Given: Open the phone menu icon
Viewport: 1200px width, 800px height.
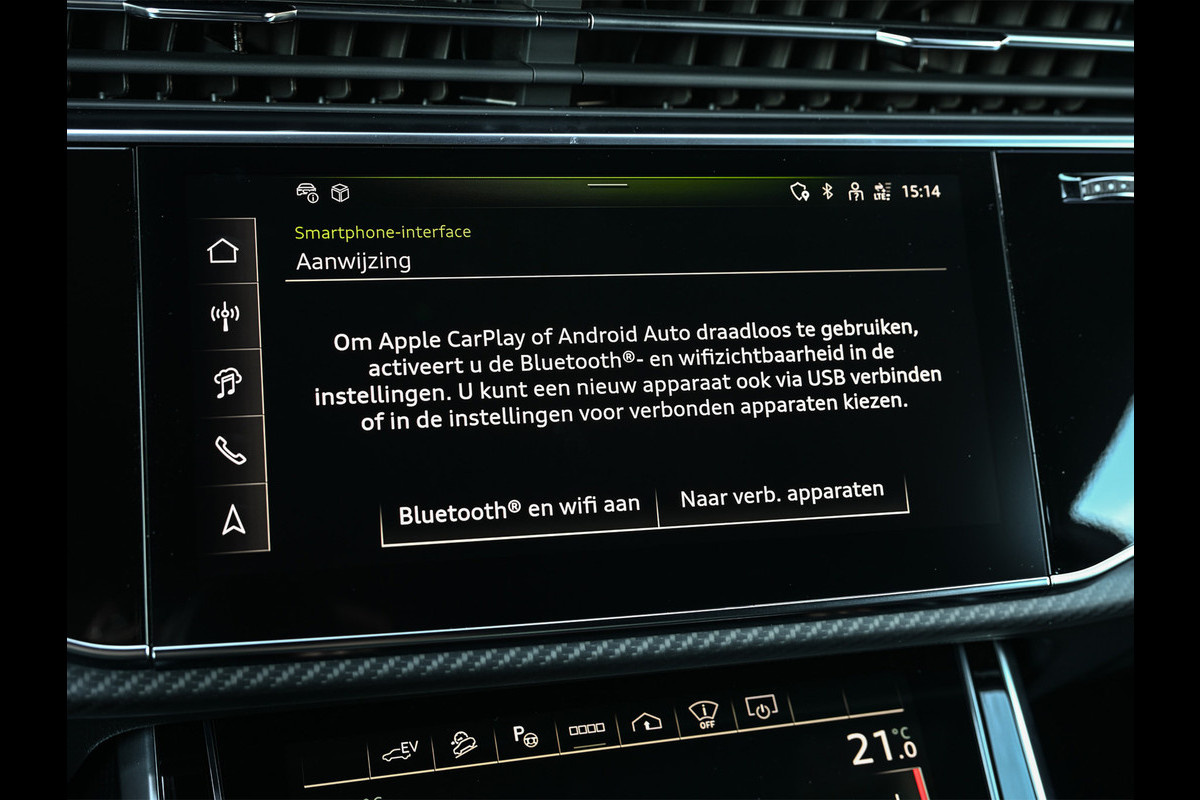Looking at the screenshot, I should pos(230,450).
